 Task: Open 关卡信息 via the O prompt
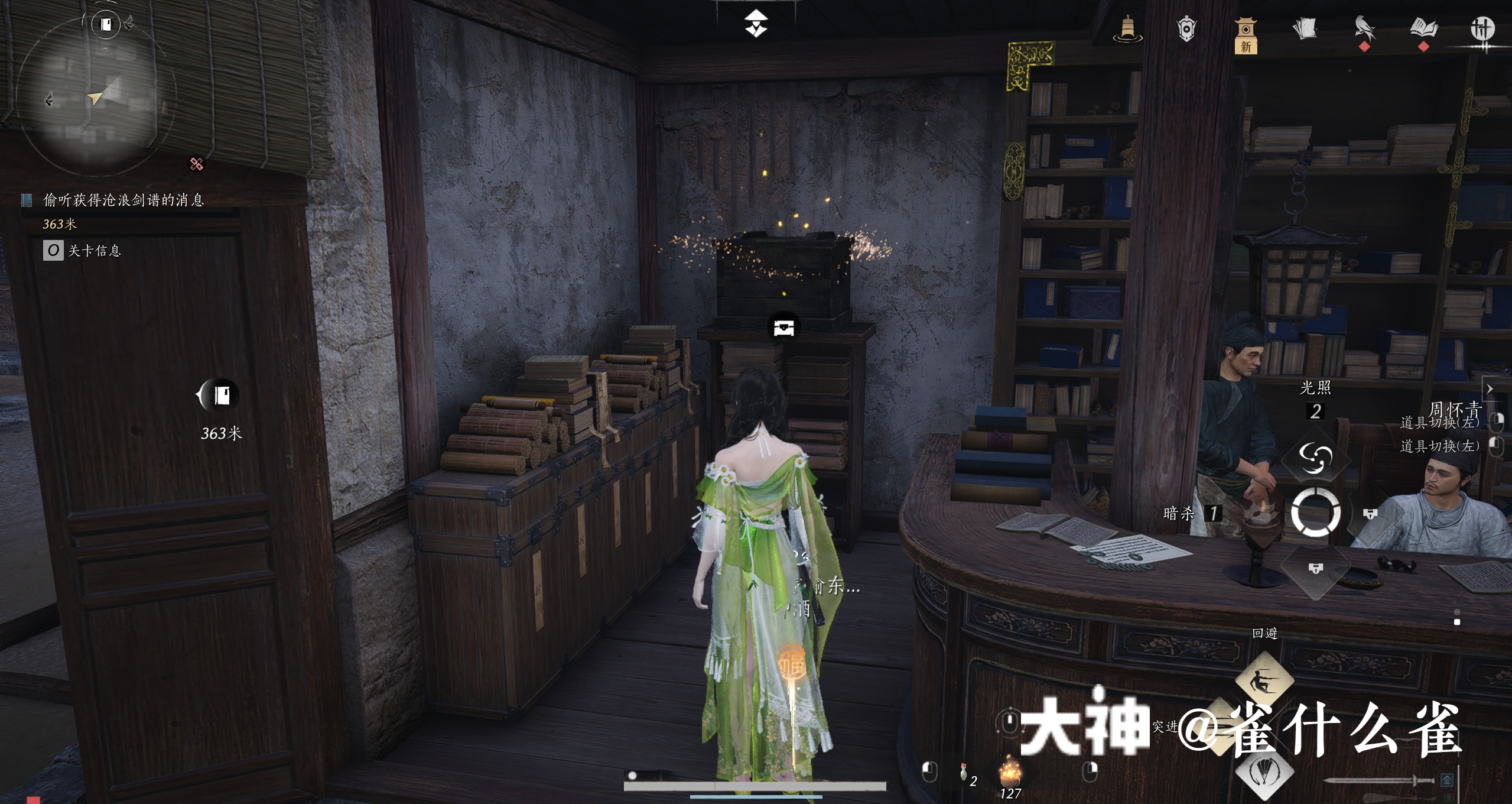point(53,251)
